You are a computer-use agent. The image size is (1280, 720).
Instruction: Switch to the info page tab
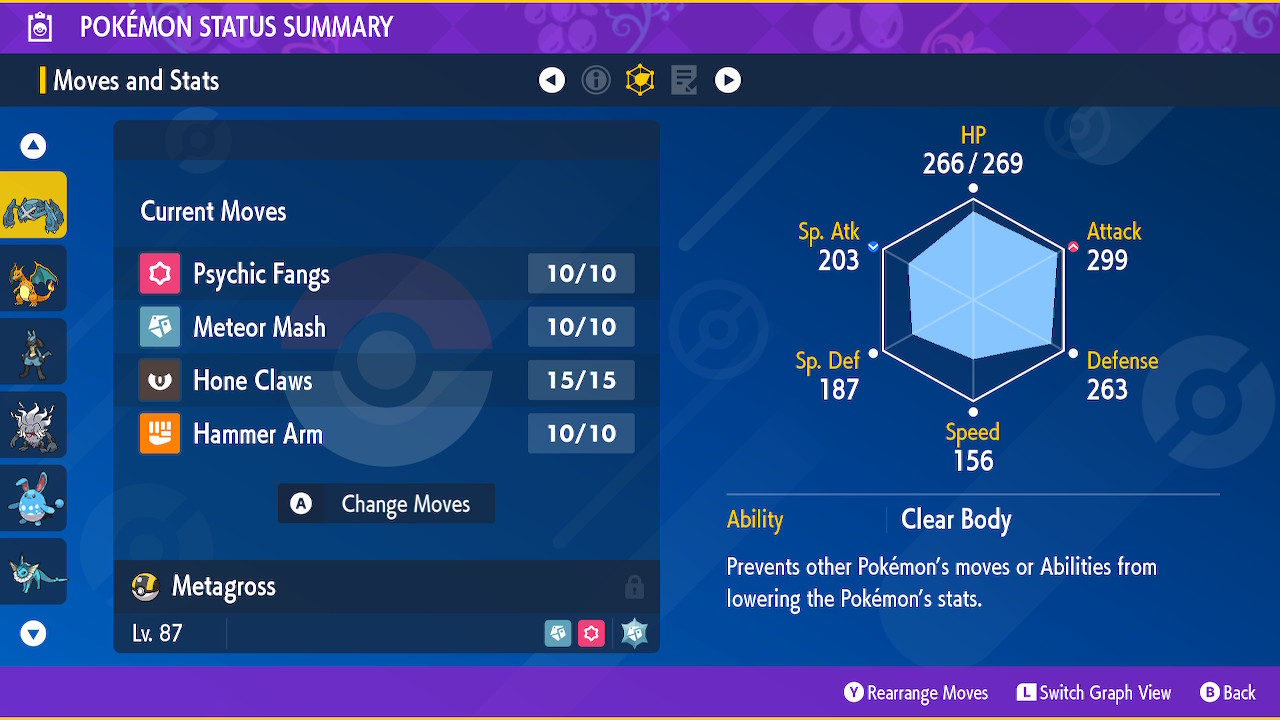[x=596, y=81]
